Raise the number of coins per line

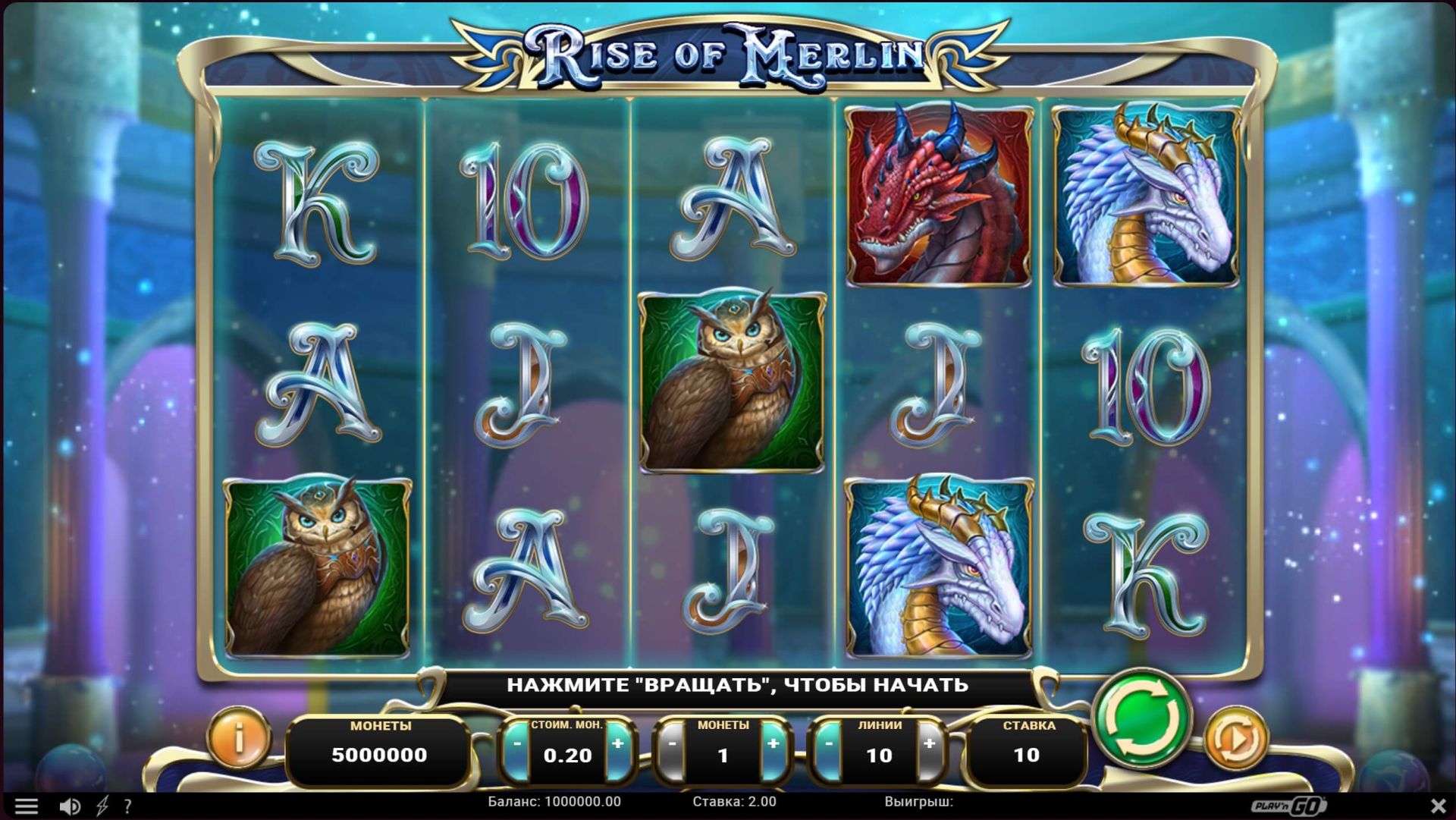pyautogui.click(x=773, y=745)
